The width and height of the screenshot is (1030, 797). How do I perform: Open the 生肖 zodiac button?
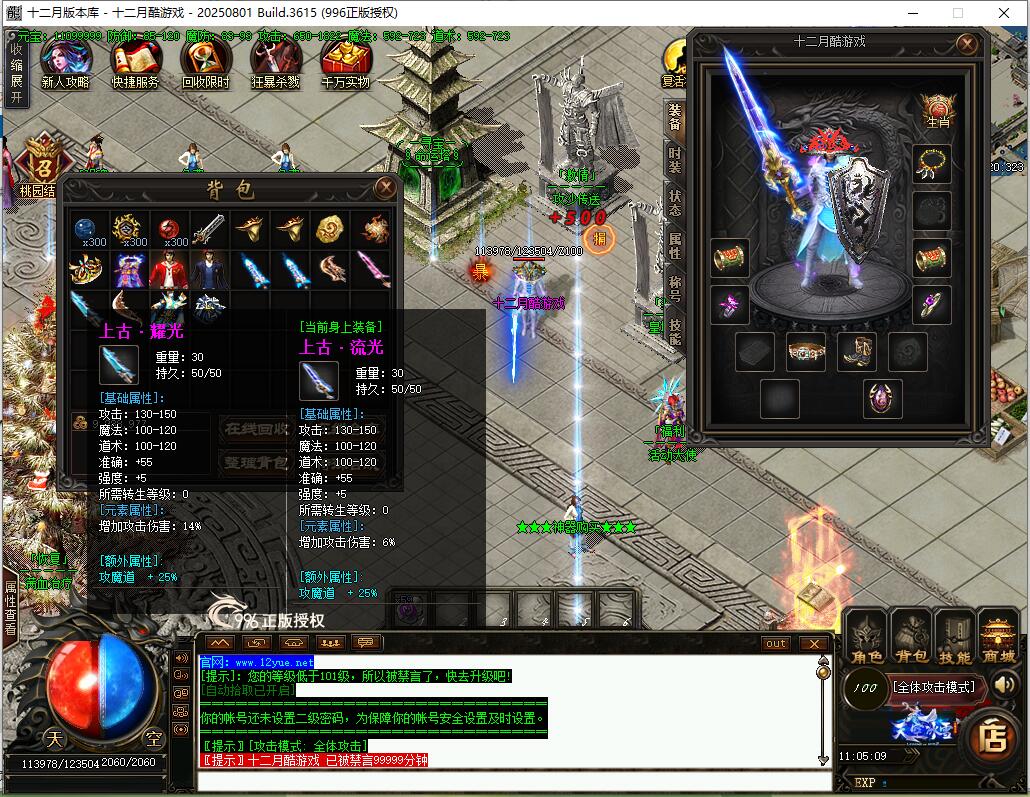pyautogui.click(x=936, y=113)
